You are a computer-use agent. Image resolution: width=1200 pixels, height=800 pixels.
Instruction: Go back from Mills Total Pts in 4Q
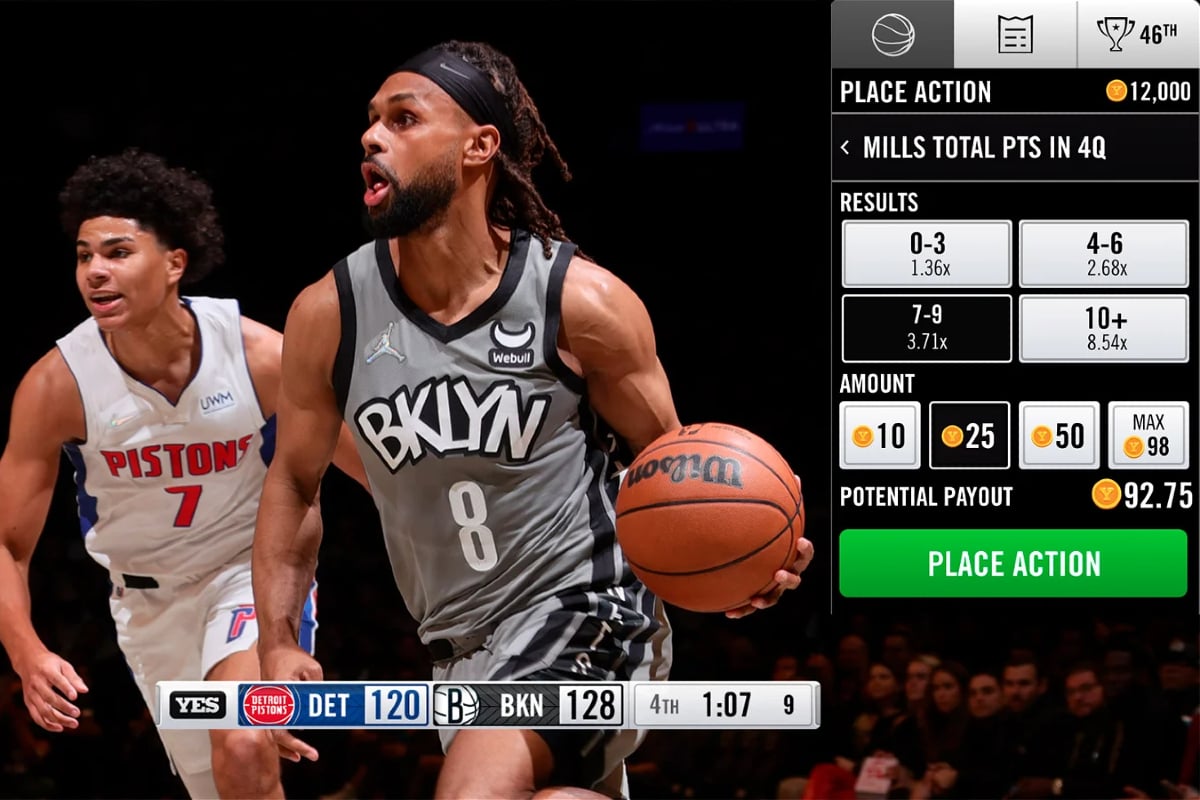point(846,148)
